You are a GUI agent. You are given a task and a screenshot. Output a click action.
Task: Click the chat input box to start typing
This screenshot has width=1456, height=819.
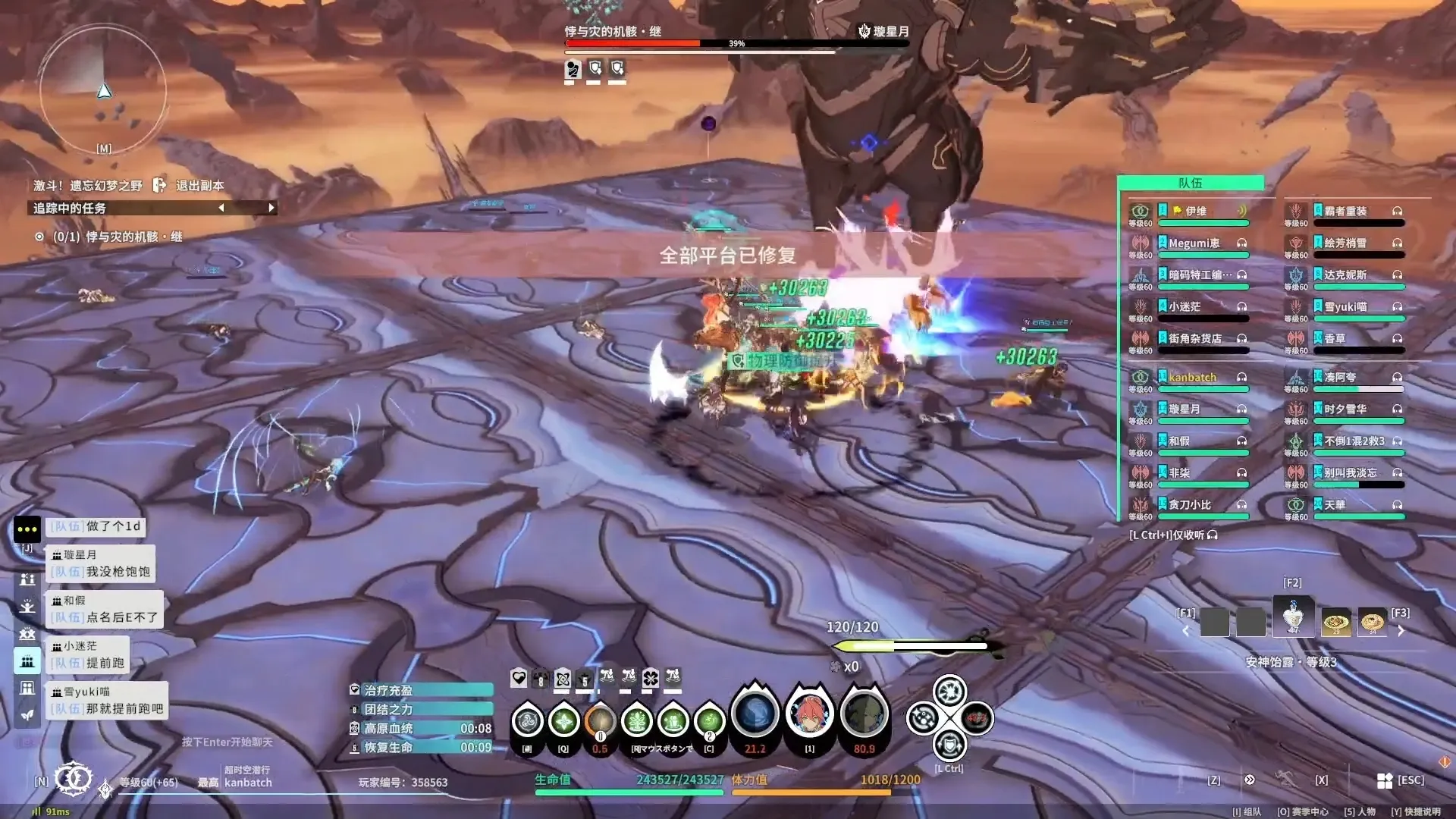click(227, 742)
